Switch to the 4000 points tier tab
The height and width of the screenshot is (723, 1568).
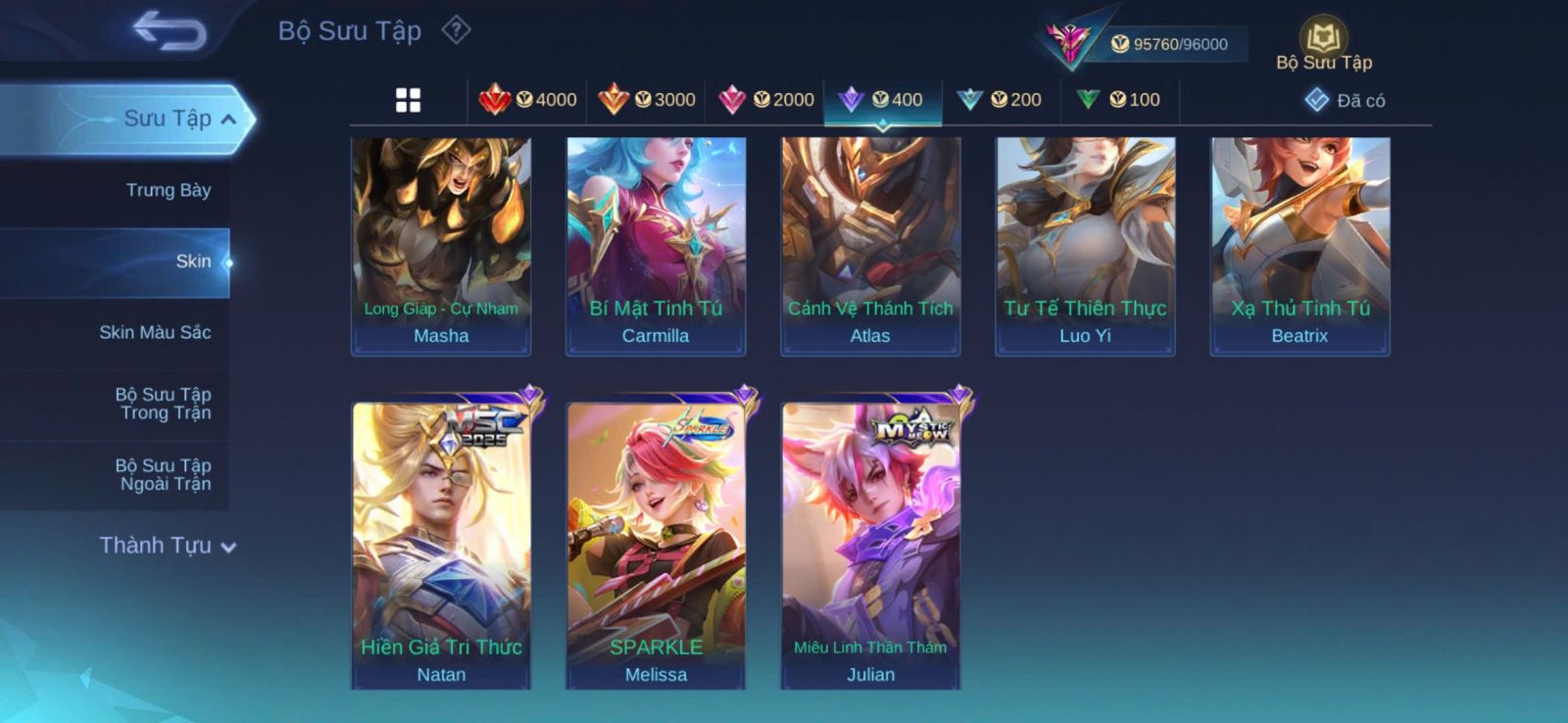pos(527,100)
